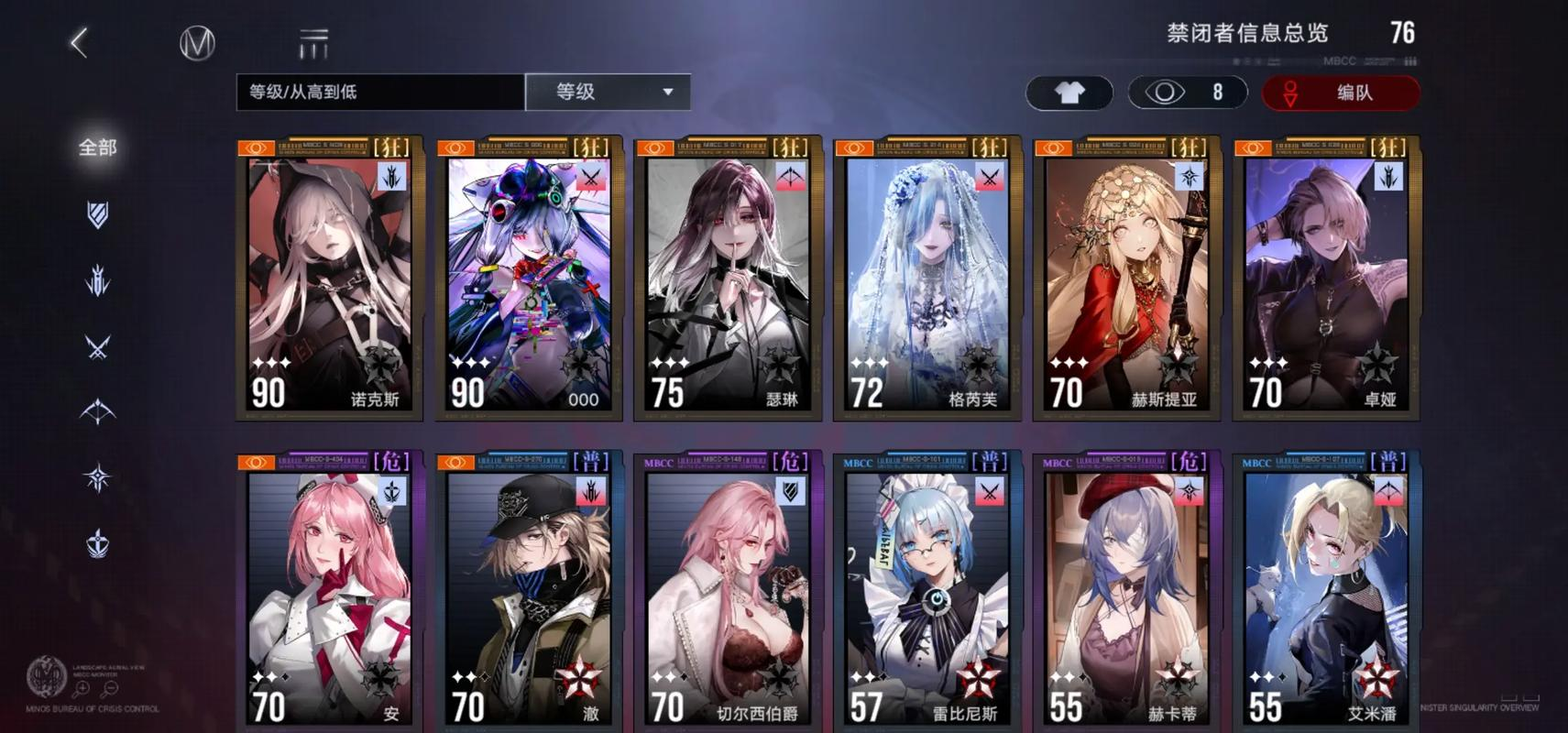Select the 格芮芙 character card
Screen dimensions: 1568x733
[927, 279]
